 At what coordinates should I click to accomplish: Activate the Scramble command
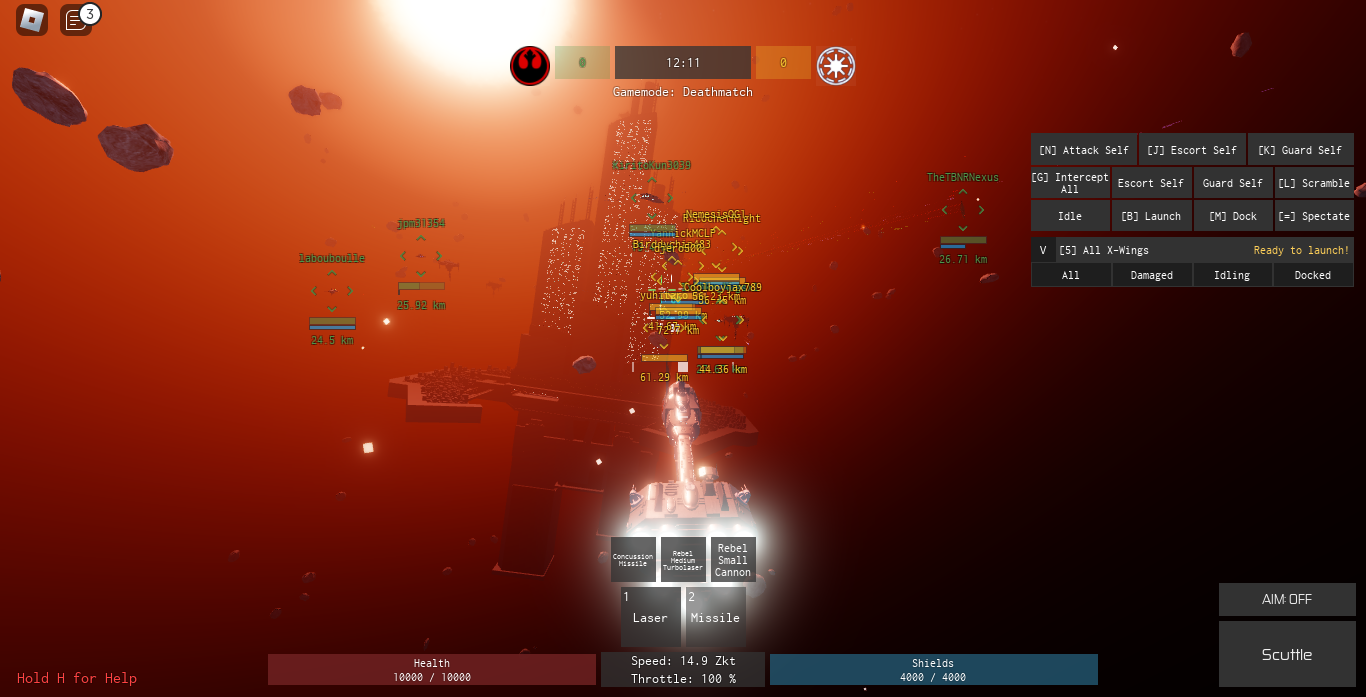(x=1314, y=183)
